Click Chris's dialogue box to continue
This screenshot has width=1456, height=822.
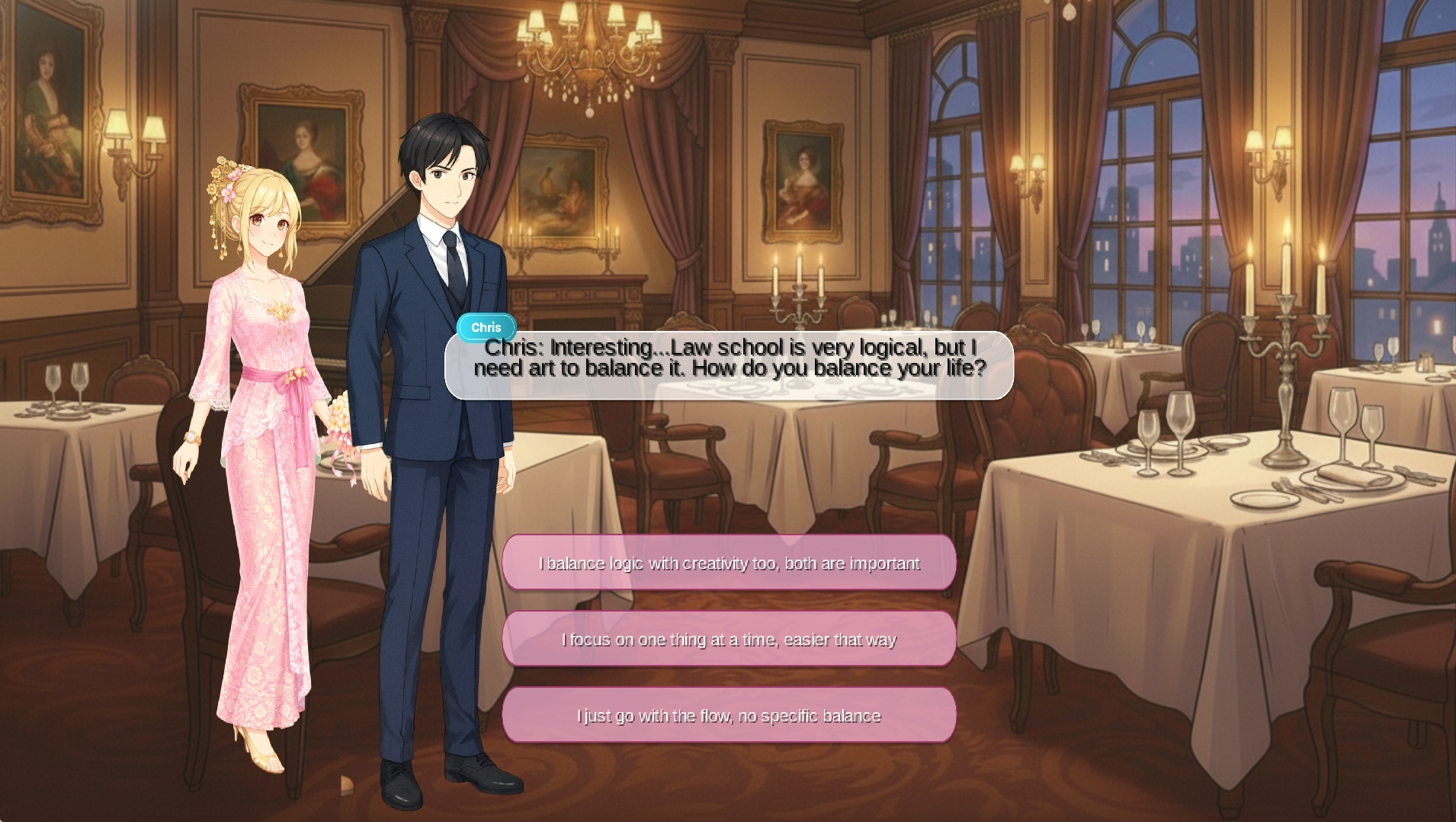[729, 366]
